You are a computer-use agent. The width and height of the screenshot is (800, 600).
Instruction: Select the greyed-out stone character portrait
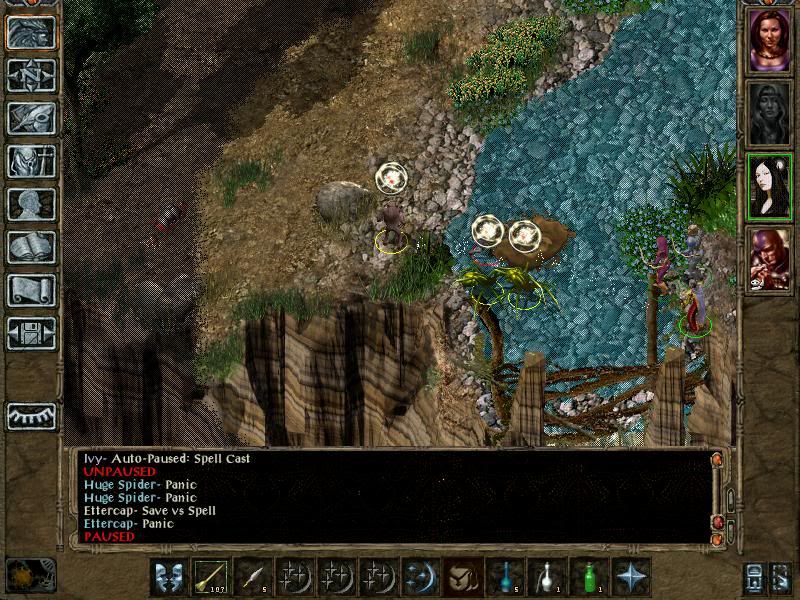point(769,114)
